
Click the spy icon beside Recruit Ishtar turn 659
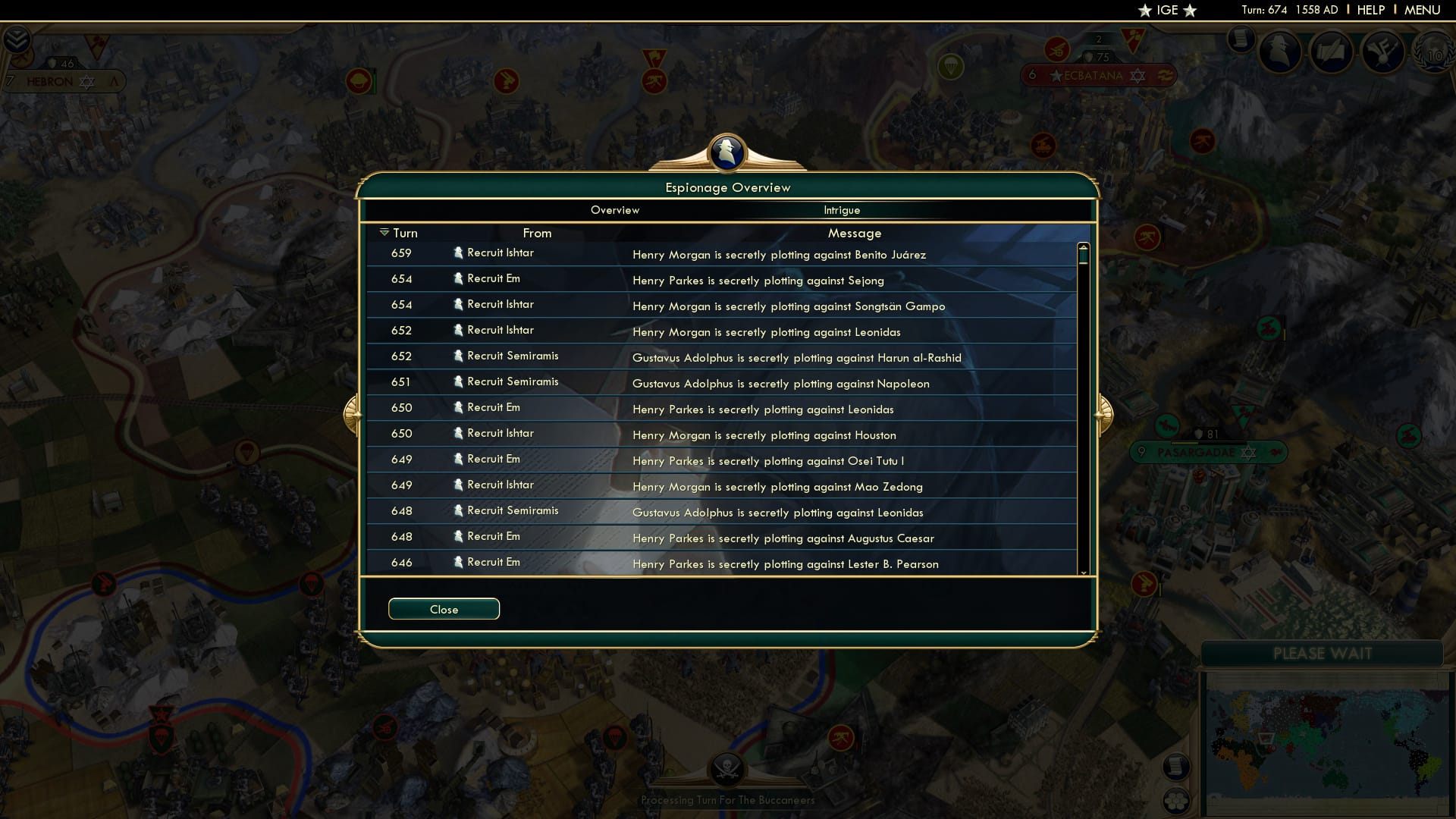coord(458,253)
